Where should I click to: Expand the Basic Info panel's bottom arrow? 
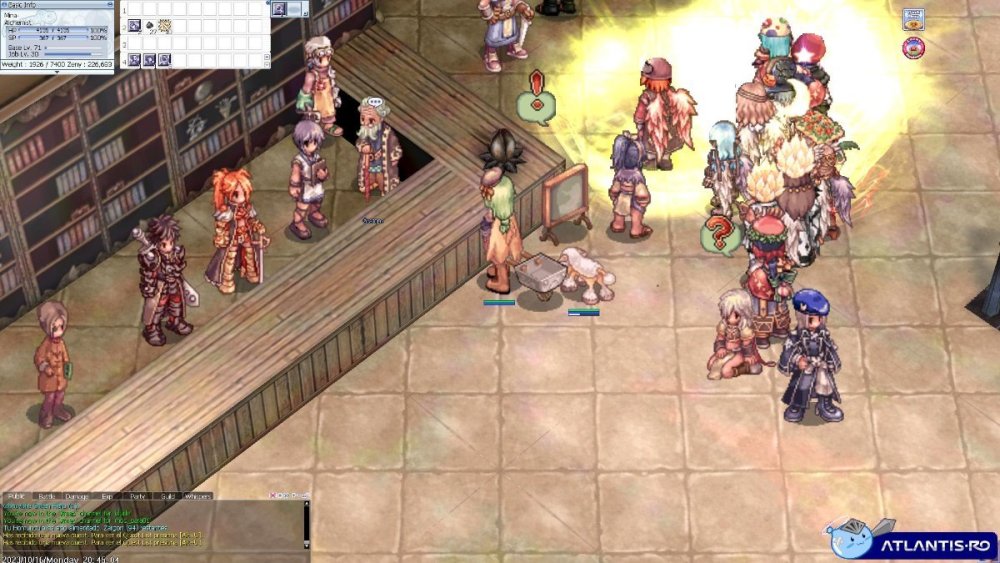[x=57, y=72]
